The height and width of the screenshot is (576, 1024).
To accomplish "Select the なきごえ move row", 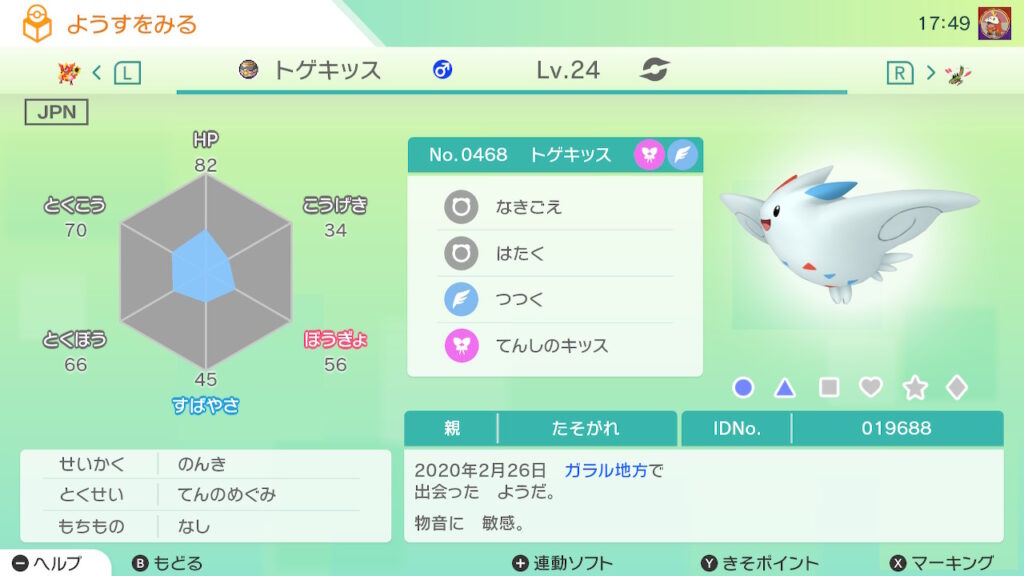I will [x=555, y=207].
